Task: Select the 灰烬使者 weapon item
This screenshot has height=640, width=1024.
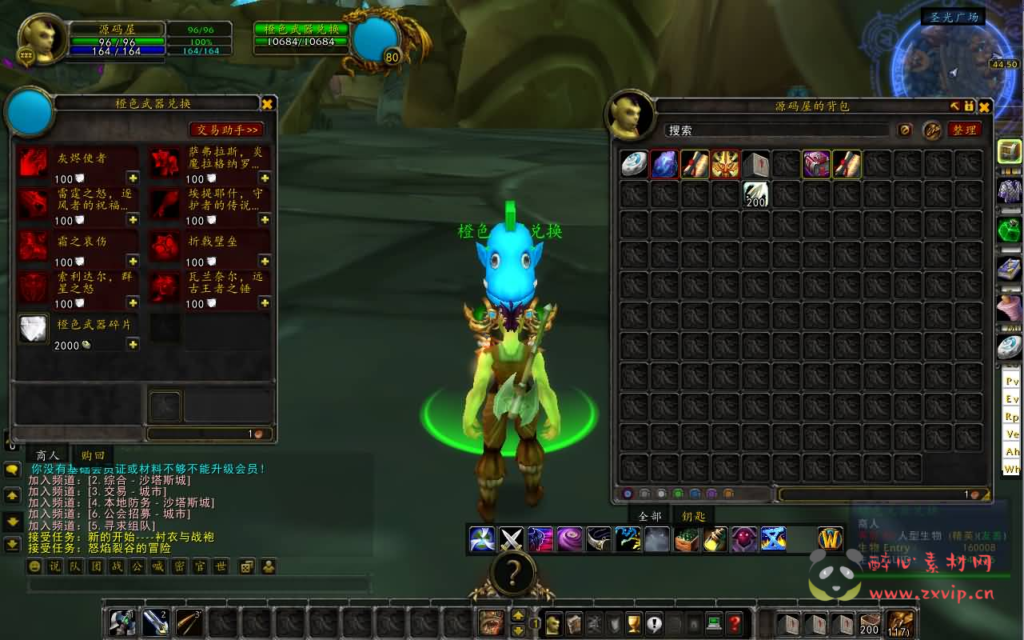Action: [34, 162]
